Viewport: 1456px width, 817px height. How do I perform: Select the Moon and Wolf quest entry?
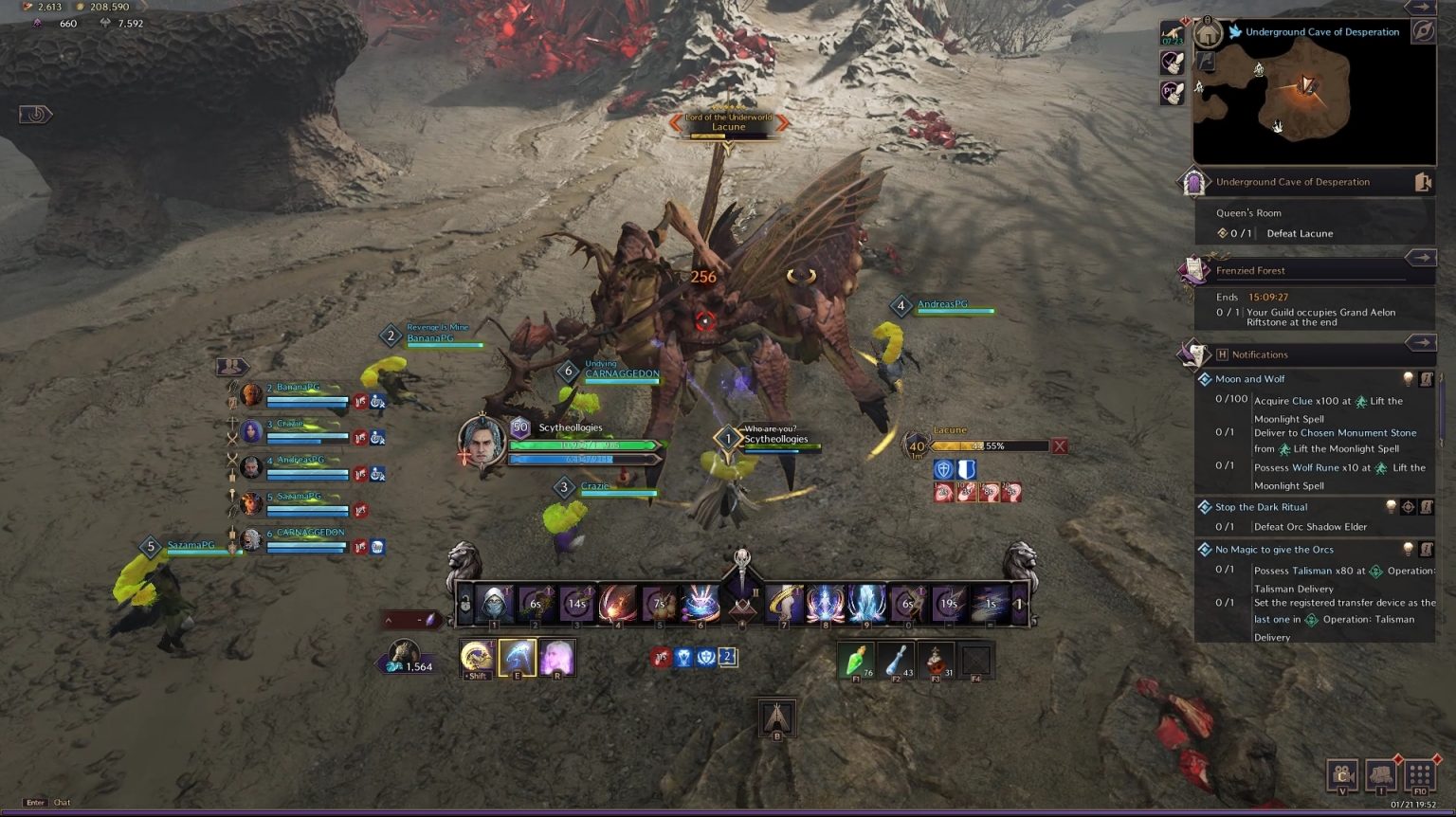point(1250,378)
